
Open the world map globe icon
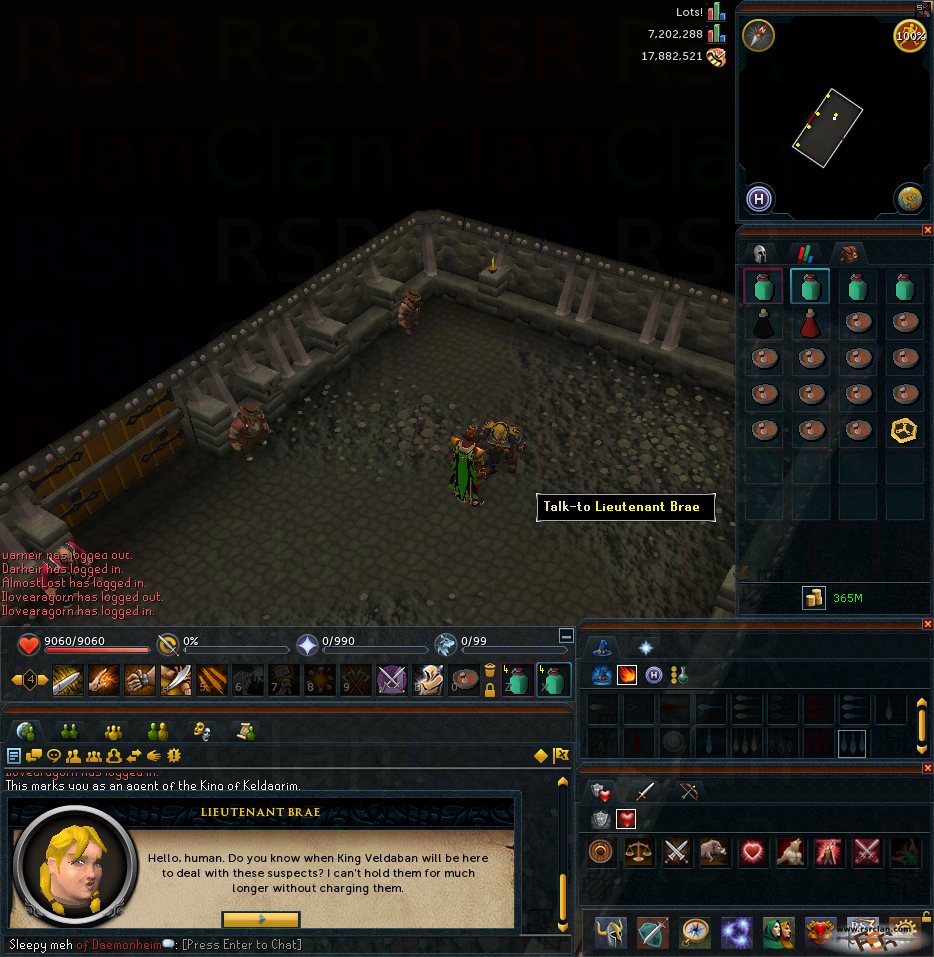point(908,198)
